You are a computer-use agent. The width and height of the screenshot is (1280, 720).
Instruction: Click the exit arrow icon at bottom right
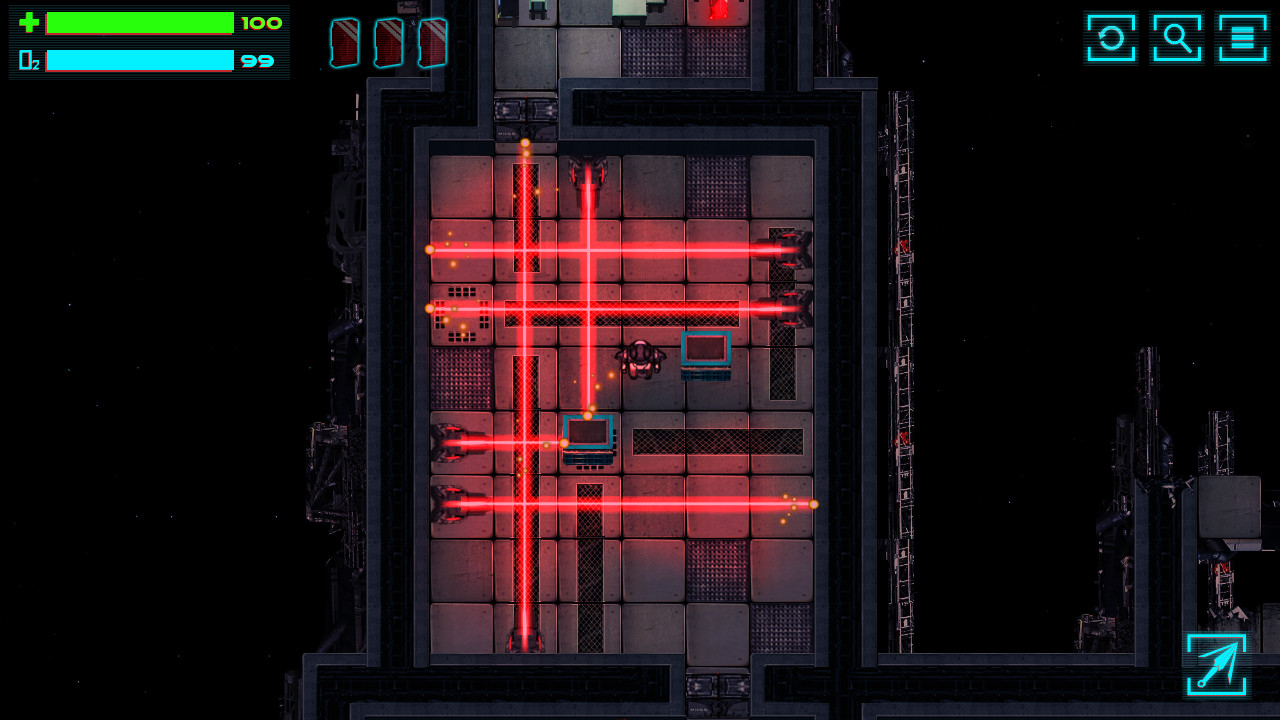tap(1218, 664)
